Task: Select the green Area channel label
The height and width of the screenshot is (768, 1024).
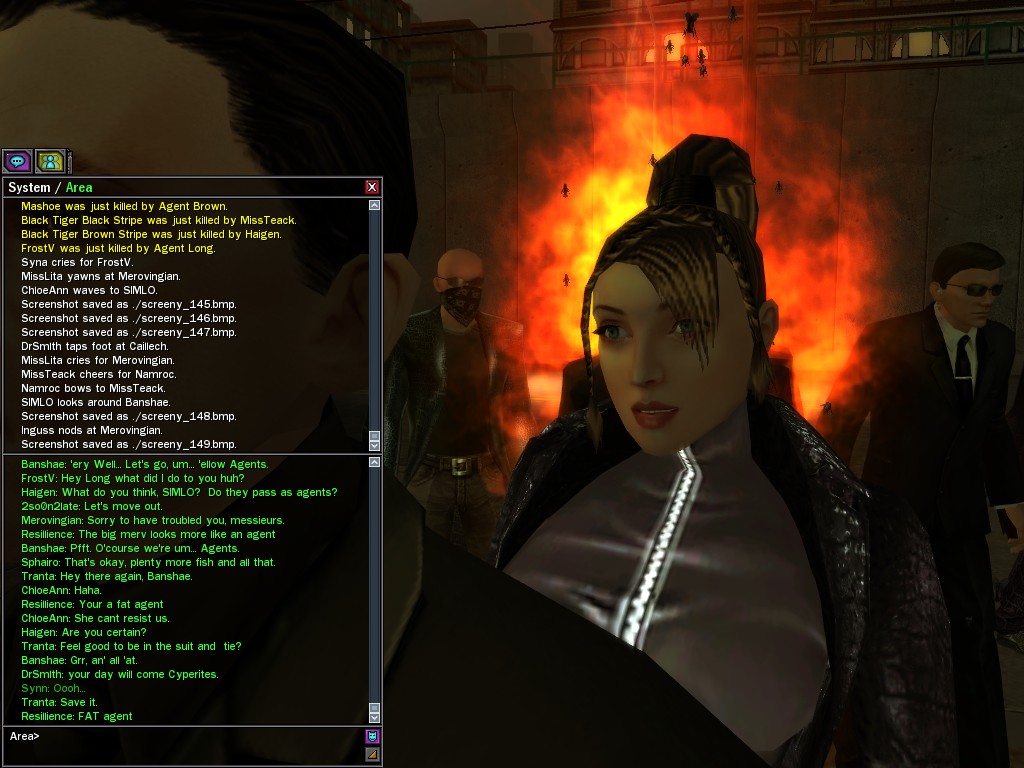Action: coord(79,188)
